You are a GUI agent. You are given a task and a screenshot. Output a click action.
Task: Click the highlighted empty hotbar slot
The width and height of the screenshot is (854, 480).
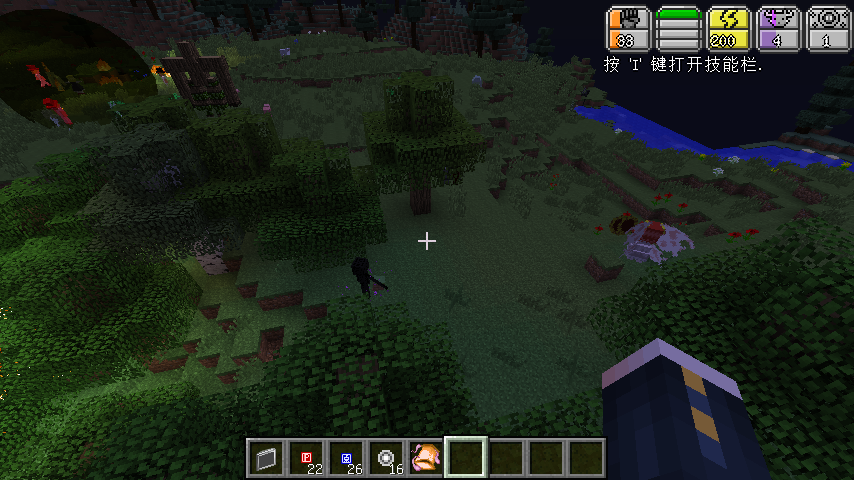(x=466, y=458)
